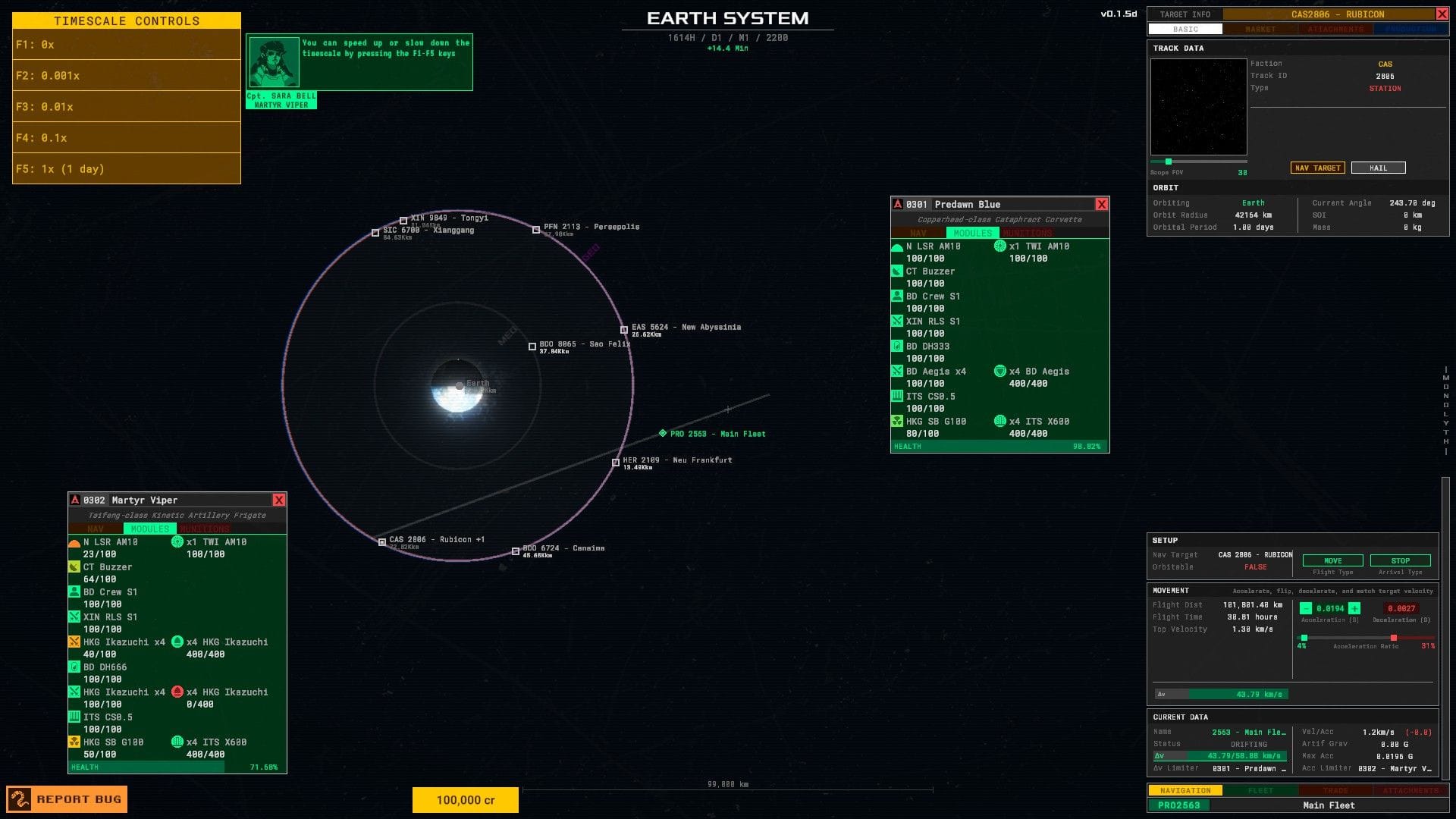Toggle the MOVE flight type
The image size is (1456, 819).
tap(1332, 560)
